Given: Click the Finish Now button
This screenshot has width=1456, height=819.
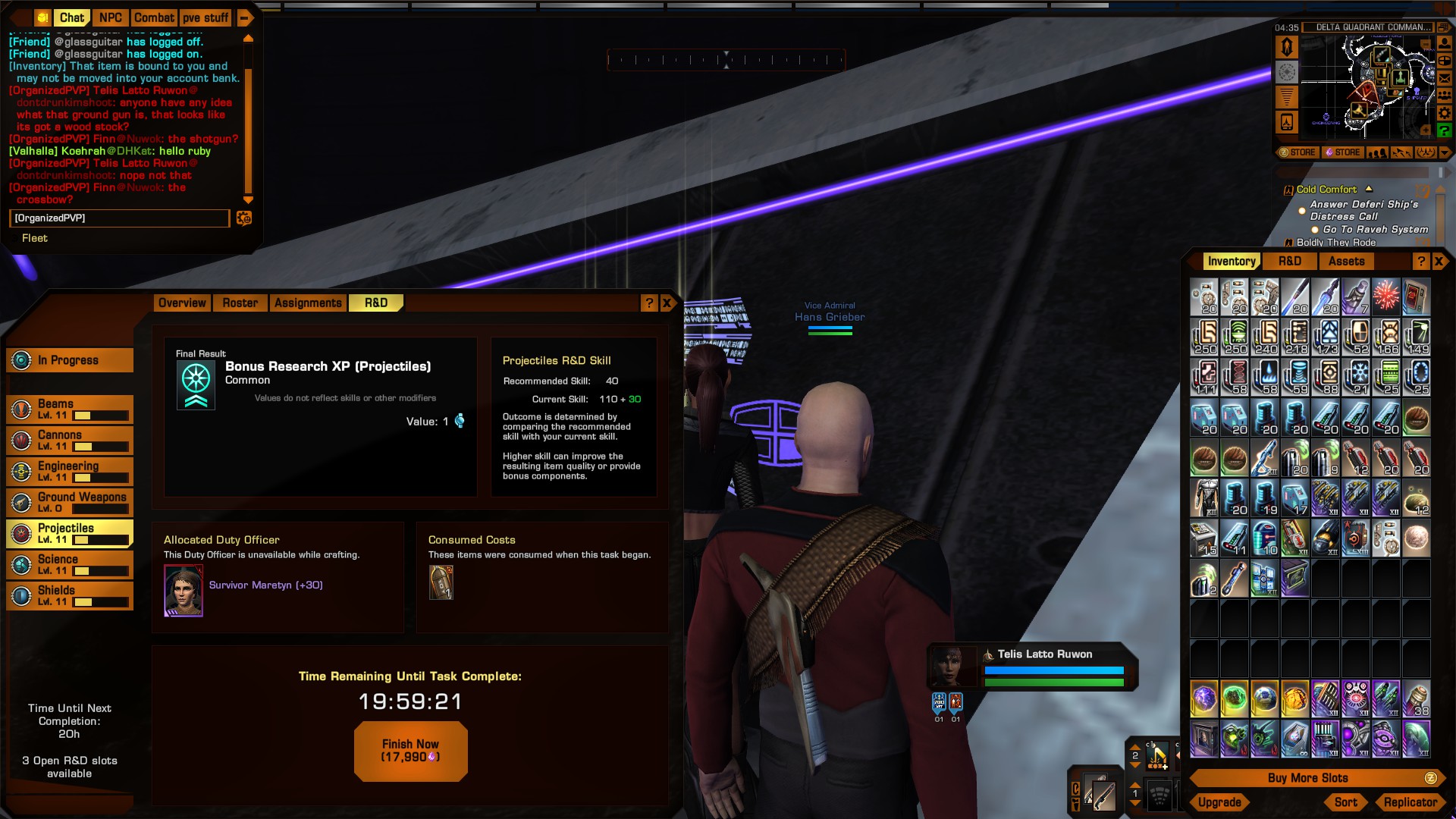Looking at the screenshot, I should tap(410, 750).
